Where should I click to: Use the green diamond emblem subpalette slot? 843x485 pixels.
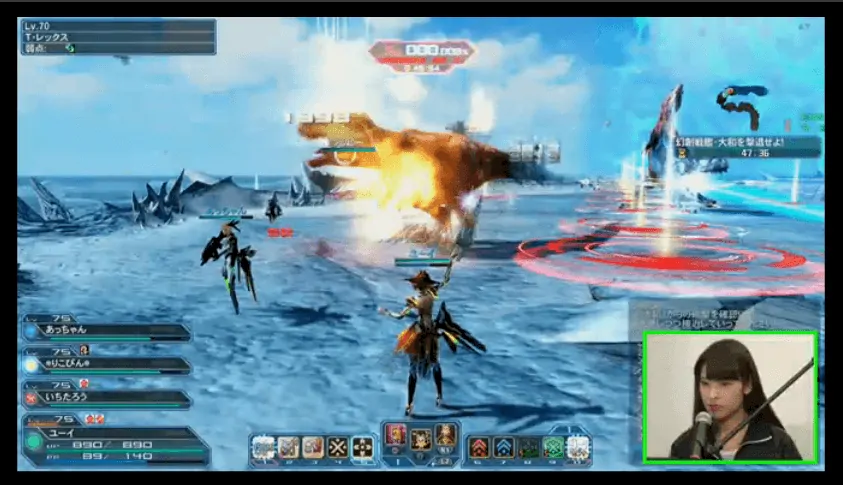coord(553,447)
